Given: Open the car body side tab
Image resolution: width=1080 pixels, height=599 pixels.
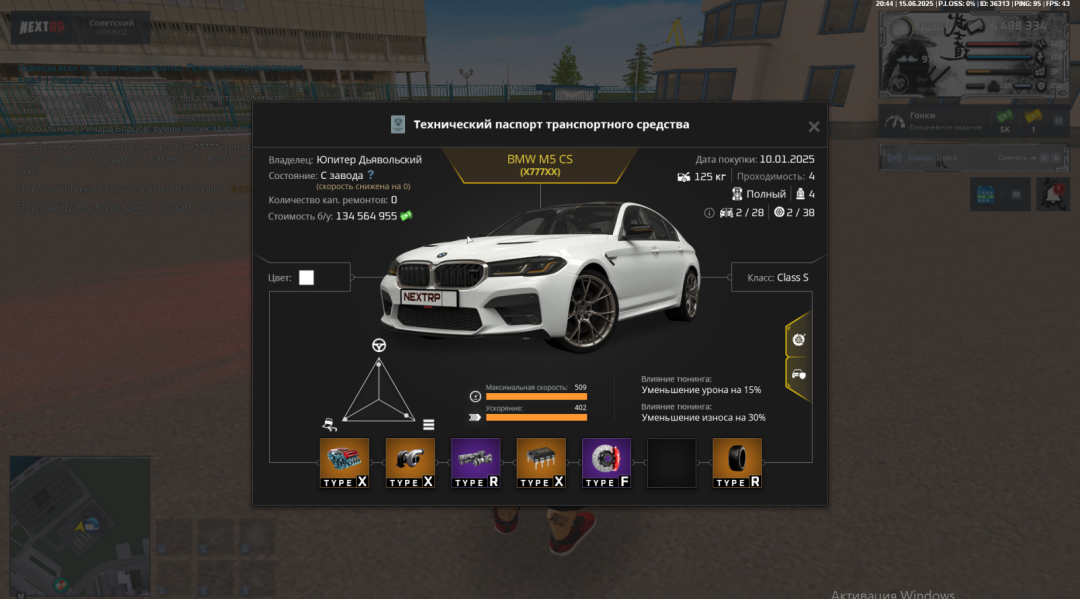Looking at the screenshot, I should point(798,375).
